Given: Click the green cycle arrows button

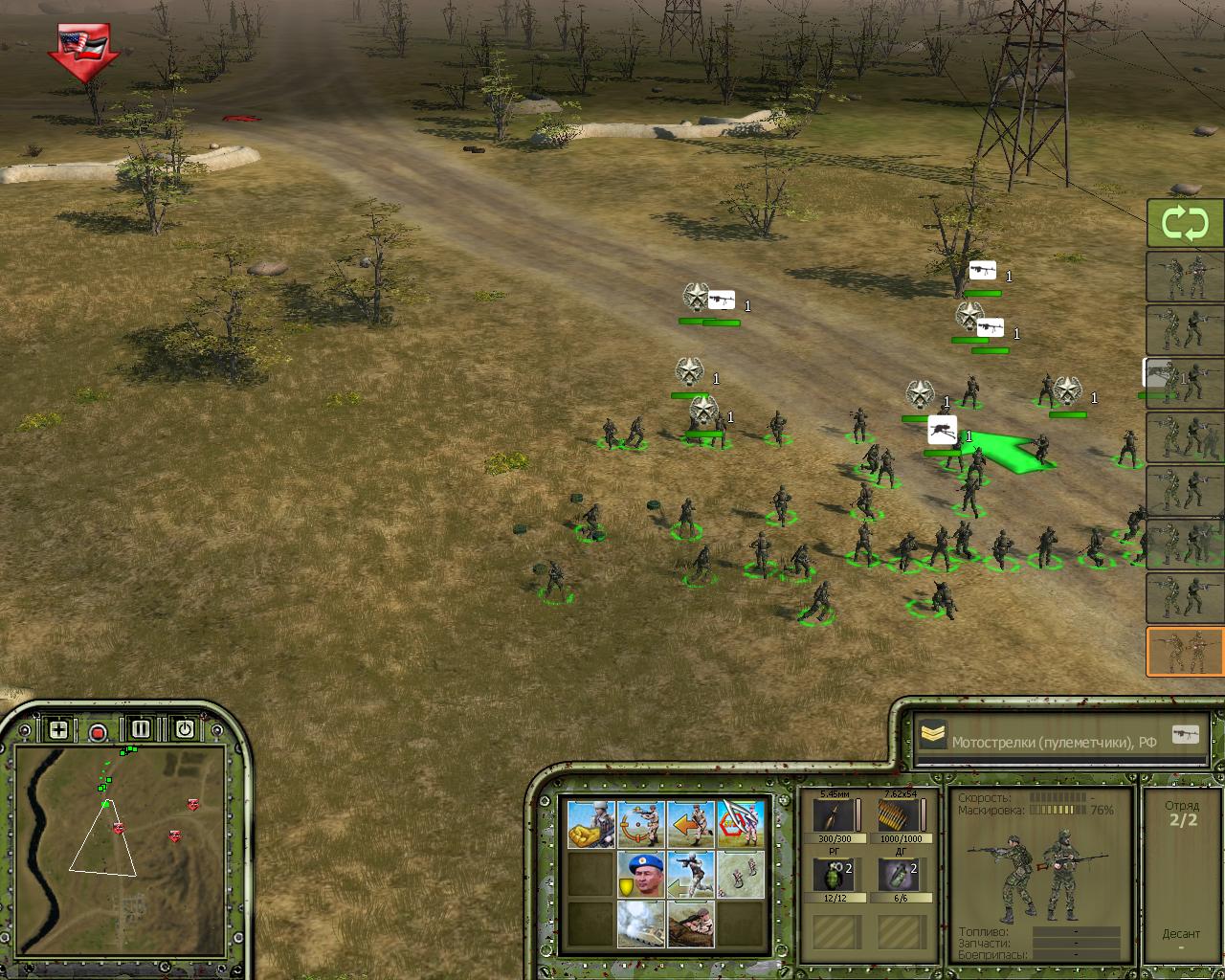Looking at the screenshot, I should point(1185,224).
